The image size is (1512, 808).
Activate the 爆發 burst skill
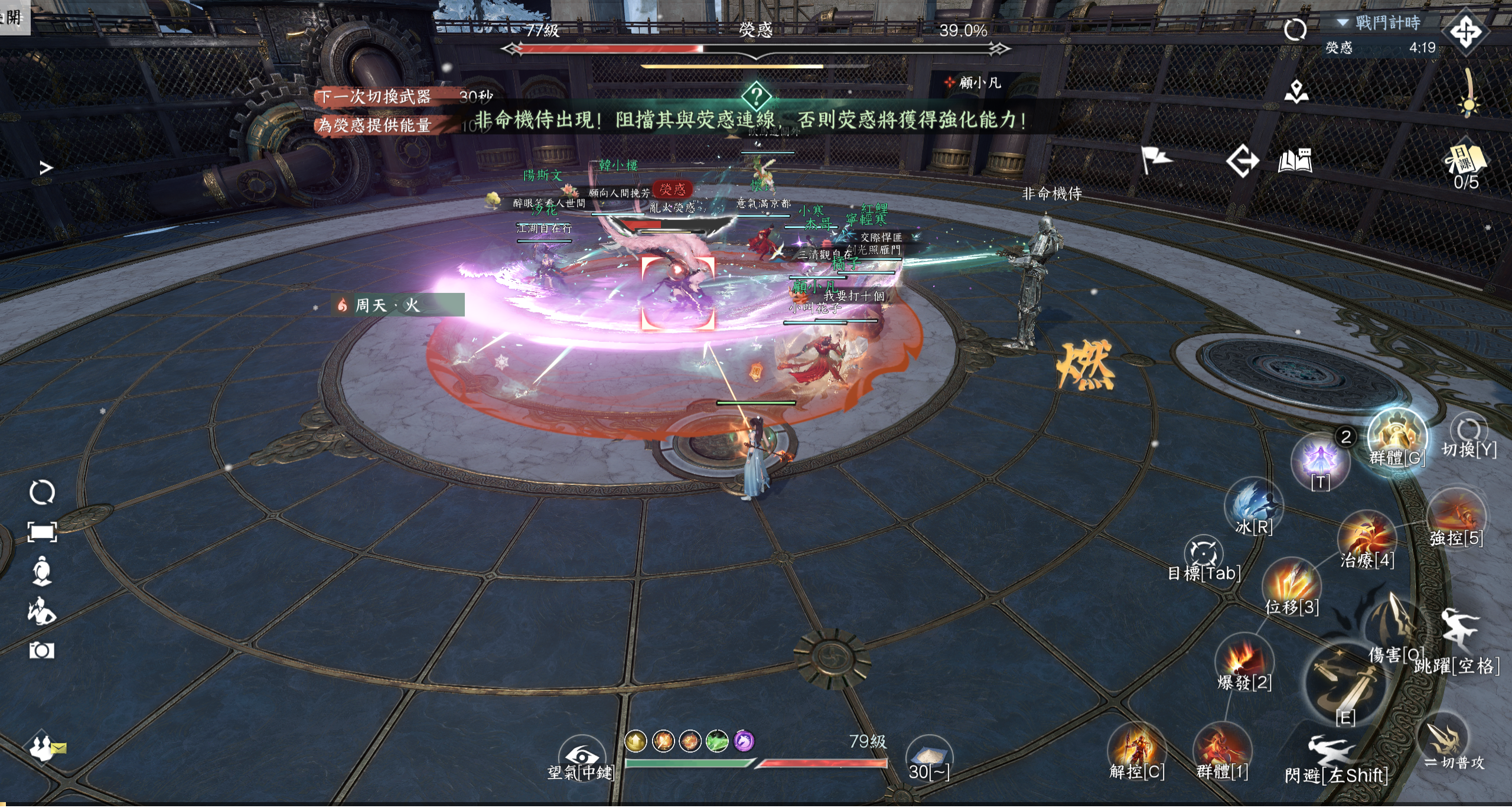[1244, 662]
